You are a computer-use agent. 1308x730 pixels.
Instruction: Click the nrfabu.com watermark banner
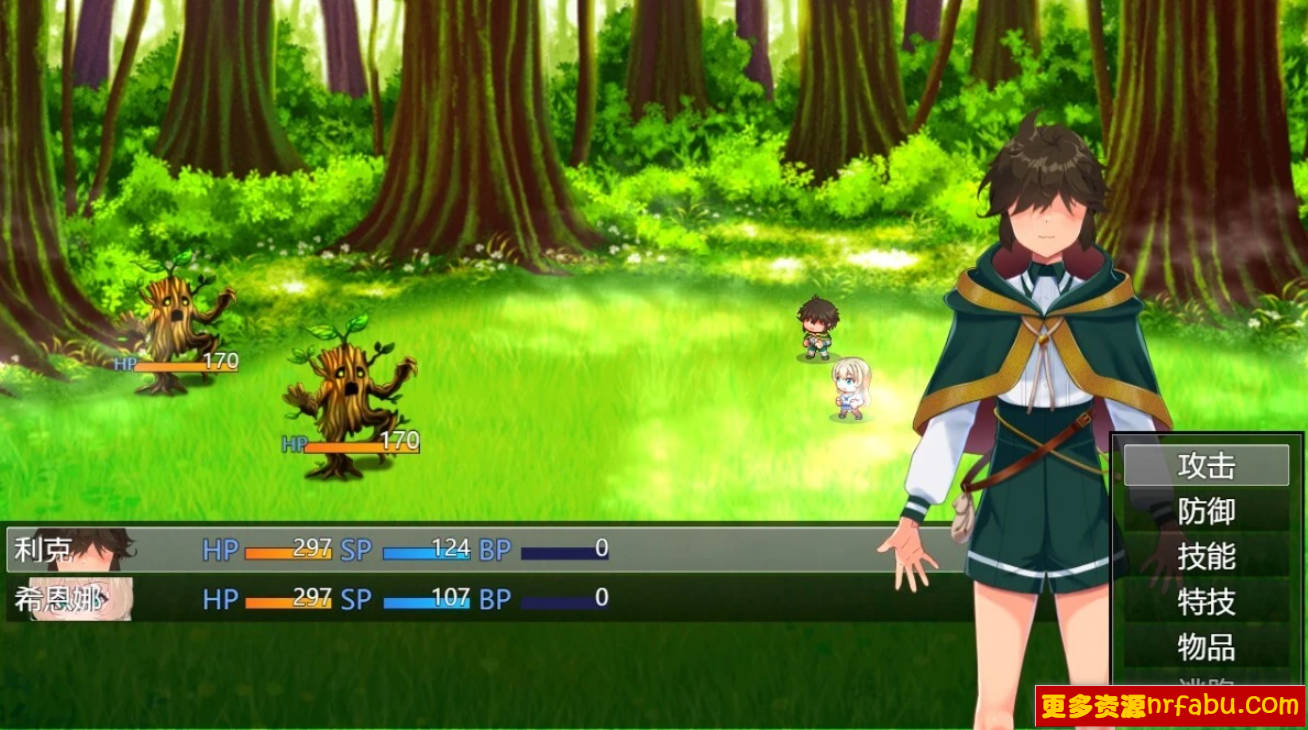point(1169,706)
